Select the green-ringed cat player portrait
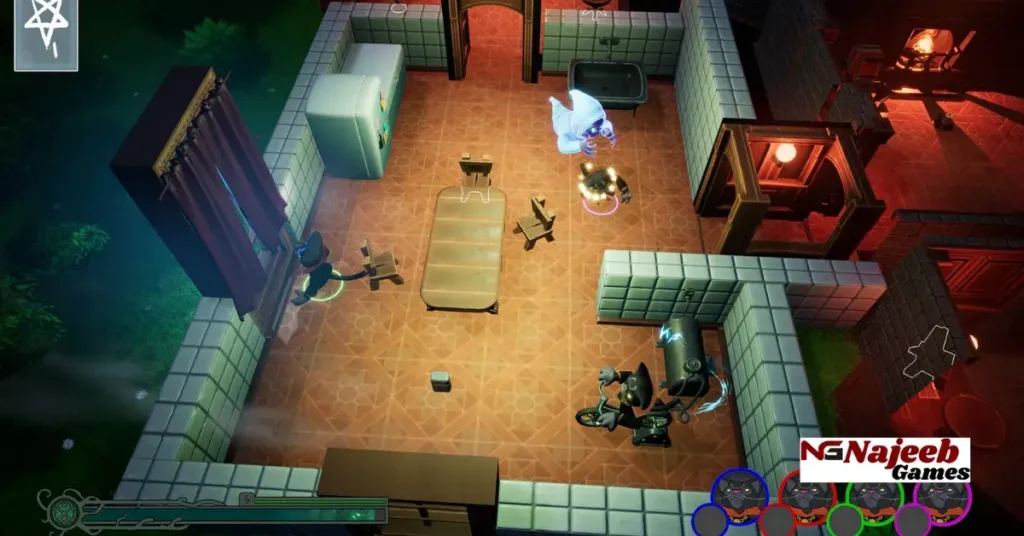 (875, 495)
